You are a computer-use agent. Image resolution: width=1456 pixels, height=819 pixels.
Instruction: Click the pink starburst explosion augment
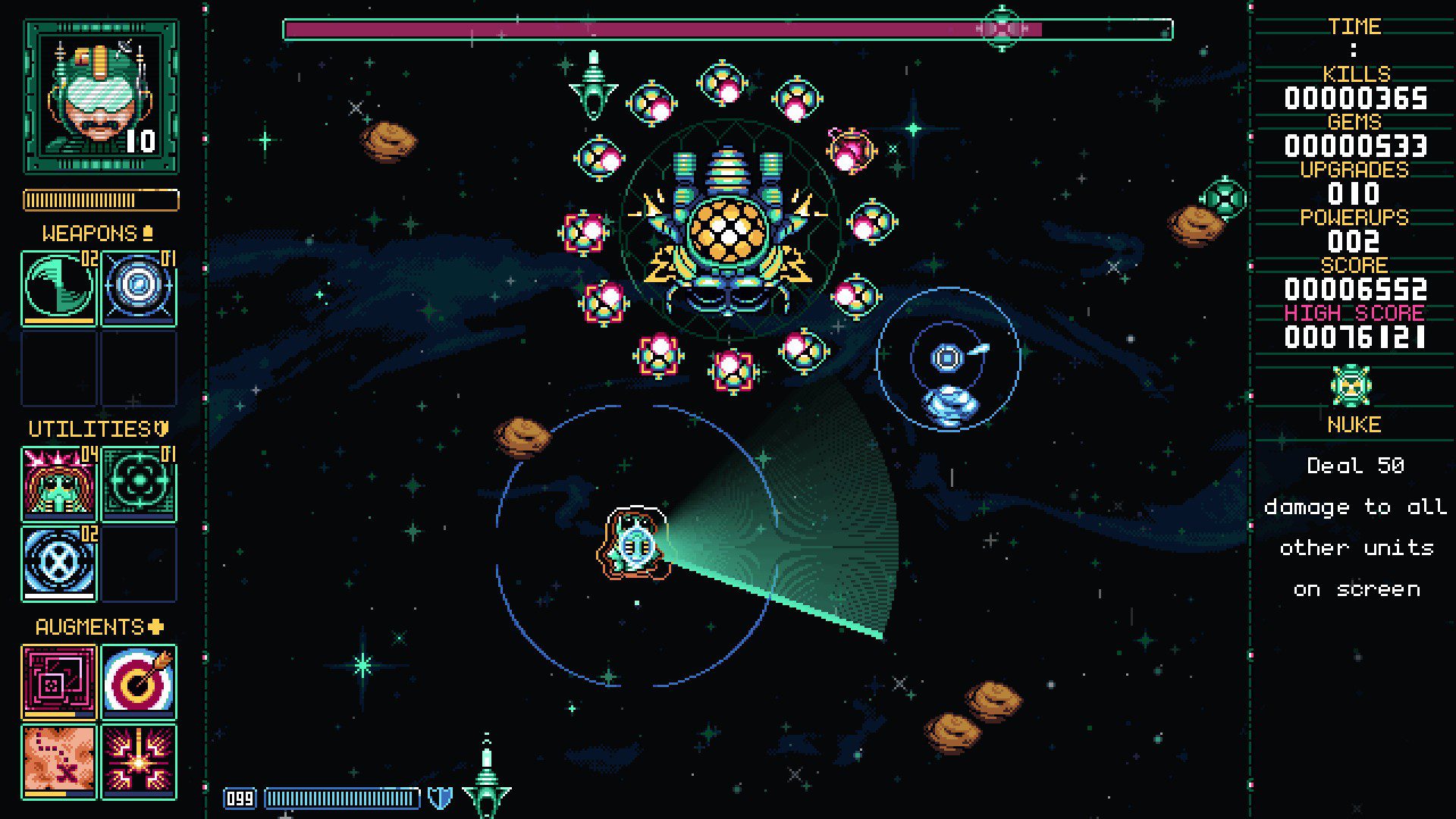139,761
